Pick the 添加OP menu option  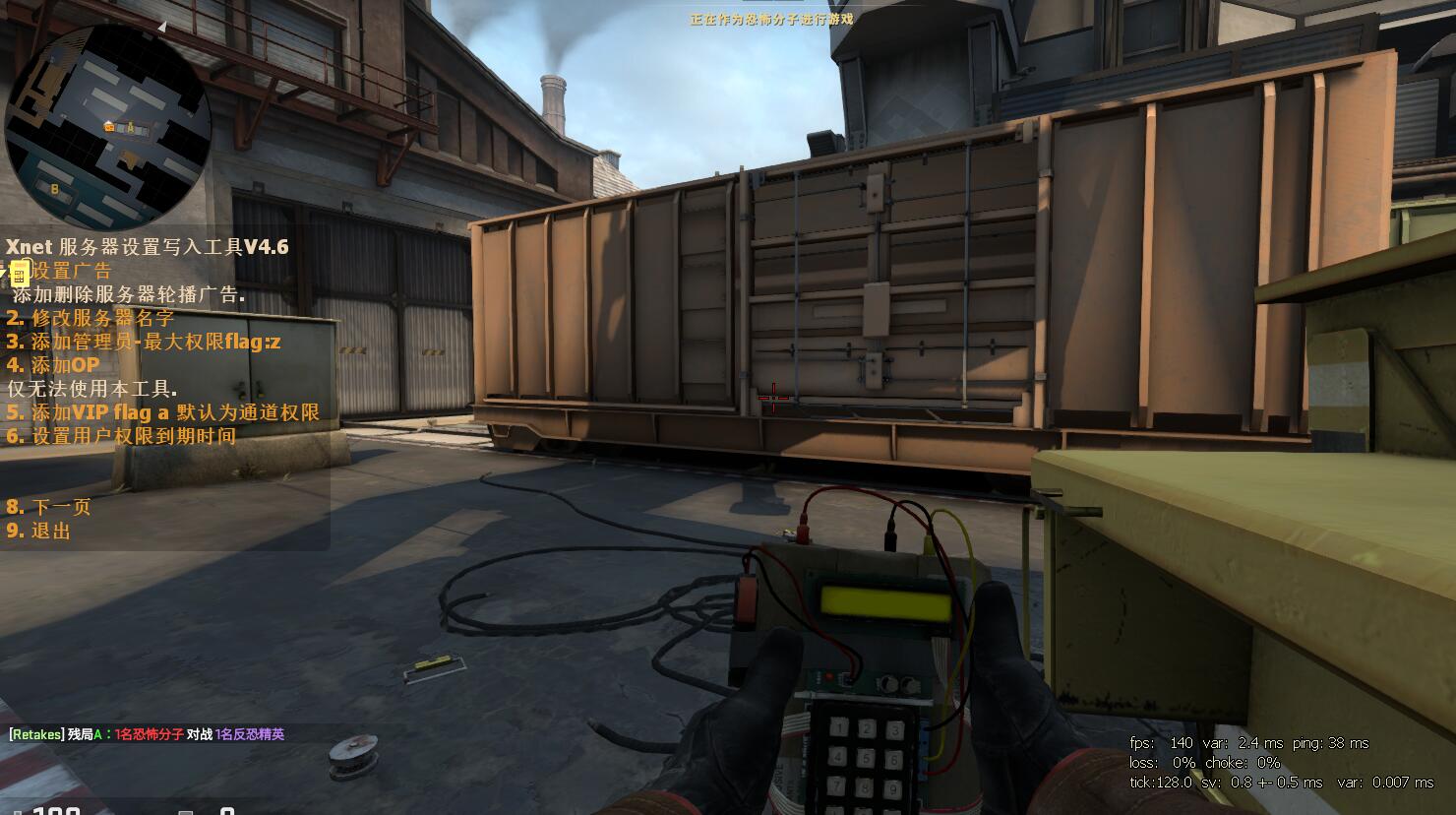pos(53,365)
